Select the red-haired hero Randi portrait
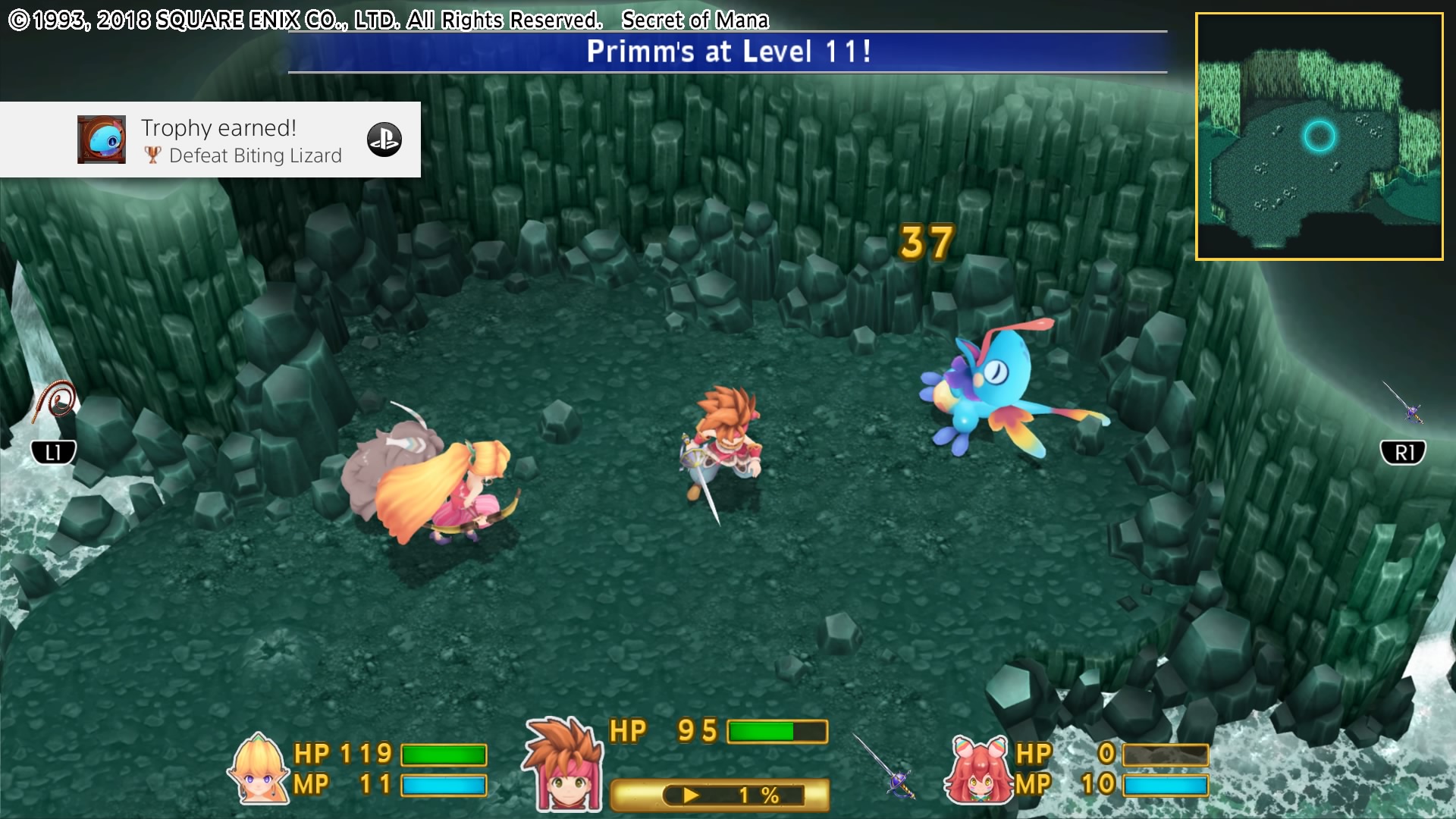Viewport: 1456px width, 819px height. pyautogui.click(x=565, y=766)
